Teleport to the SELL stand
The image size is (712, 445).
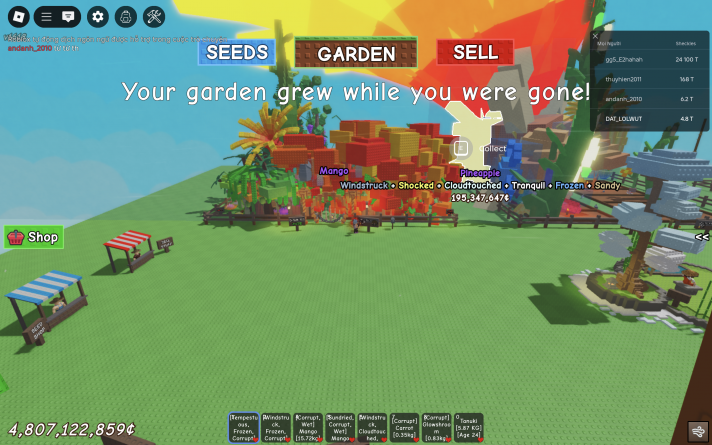[475, 52]
